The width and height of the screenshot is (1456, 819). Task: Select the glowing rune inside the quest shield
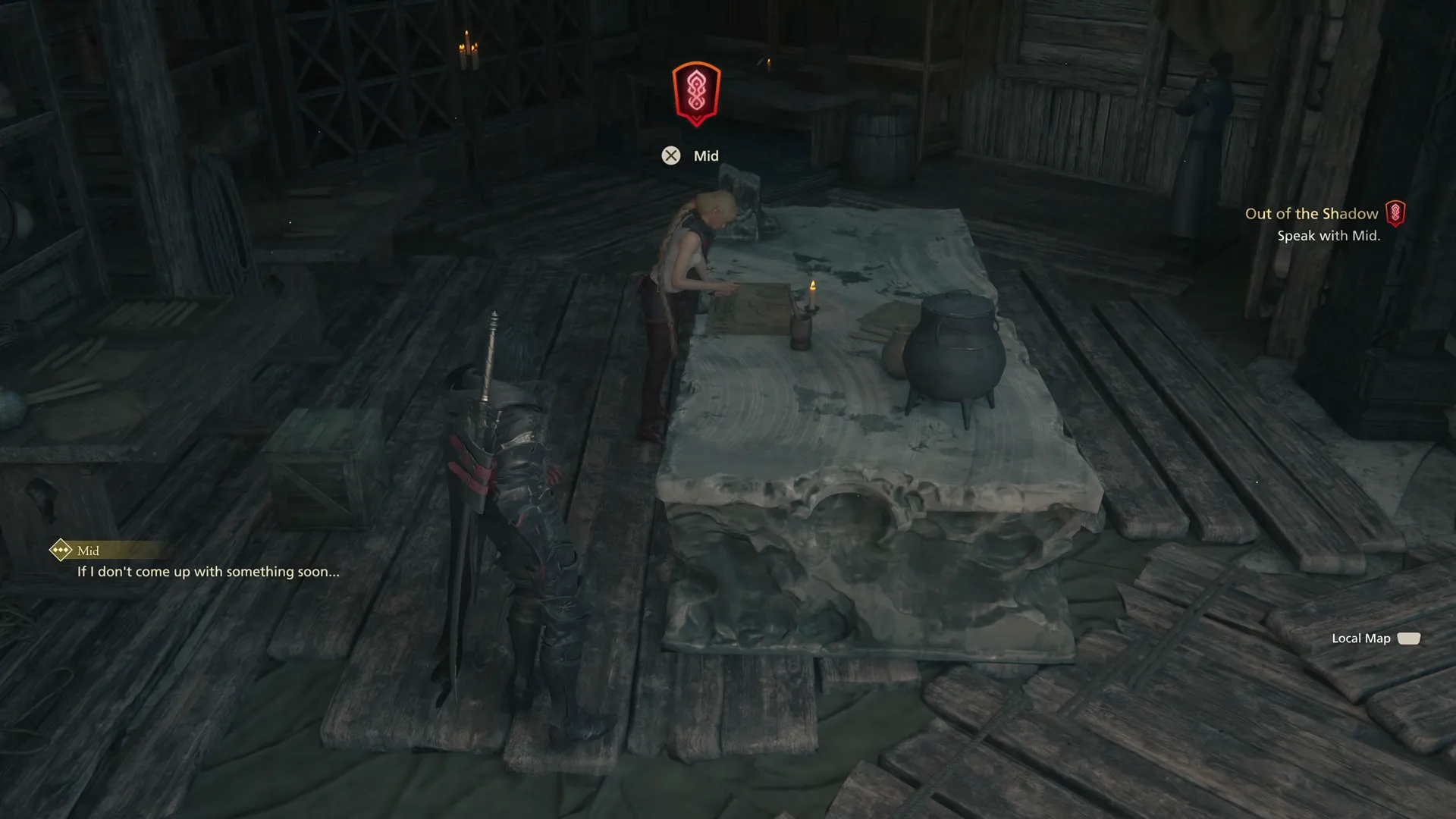(x=696, y=91)
